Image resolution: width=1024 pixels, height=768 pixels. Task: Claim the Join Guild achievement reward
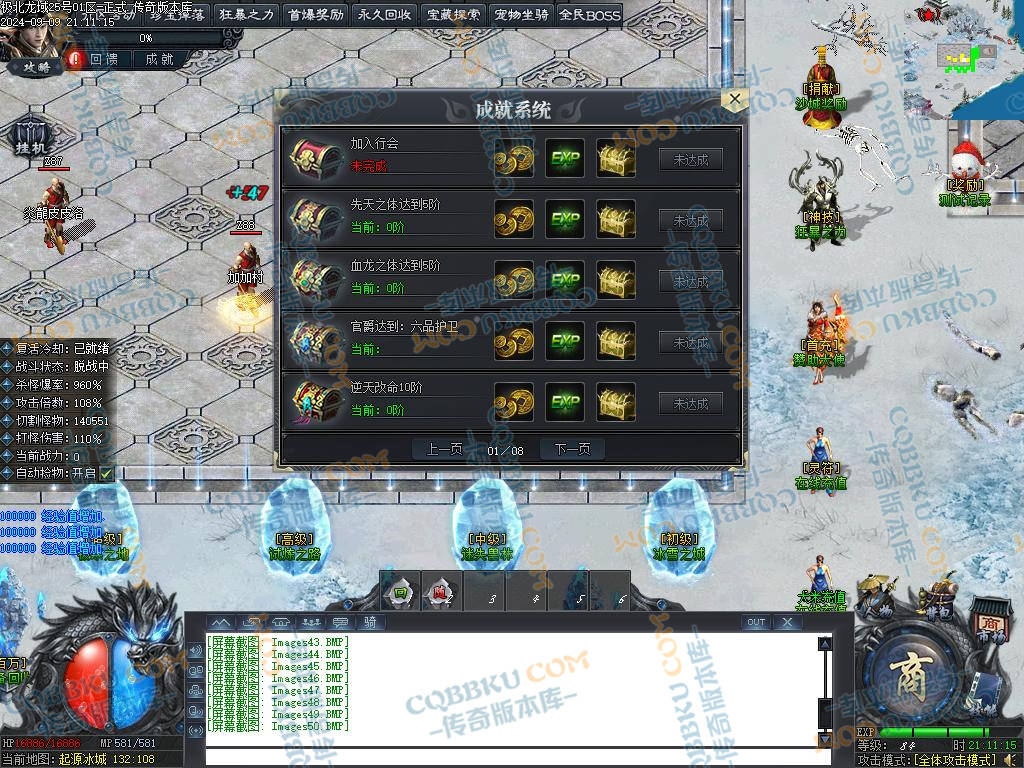pyautogui.click(x=690, y=159)
